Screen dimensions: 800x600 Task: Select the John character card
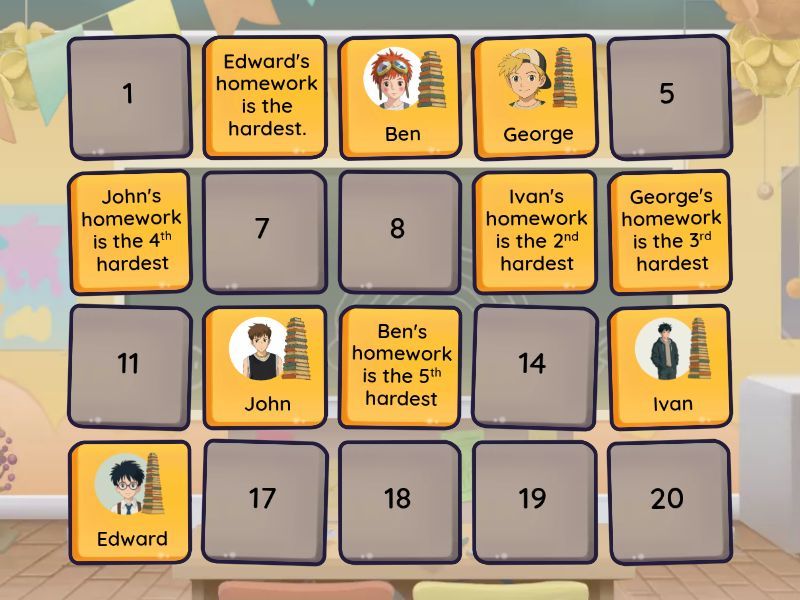point(267,366)
